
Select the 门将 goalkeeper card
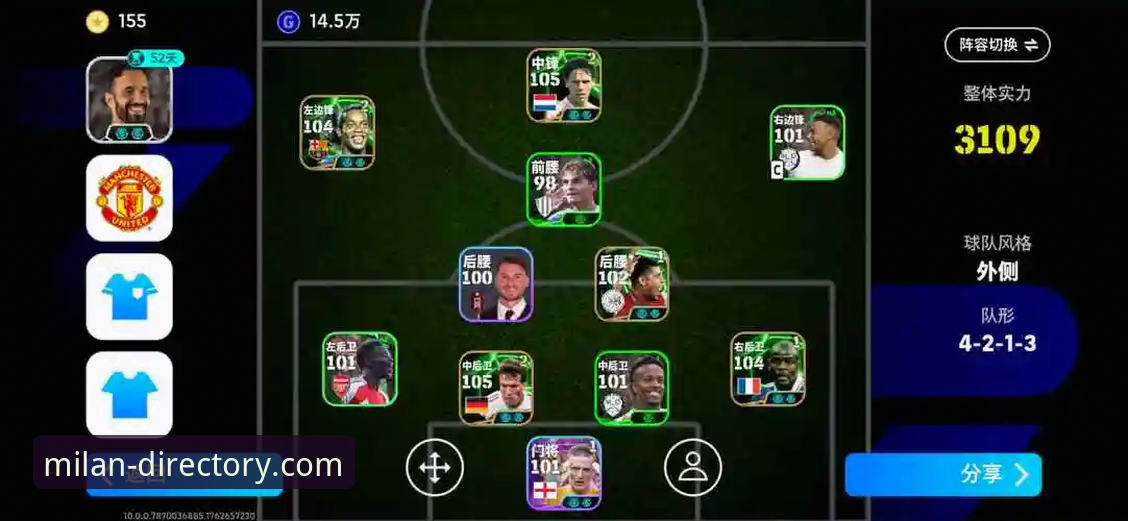click(x=564, y=473)
